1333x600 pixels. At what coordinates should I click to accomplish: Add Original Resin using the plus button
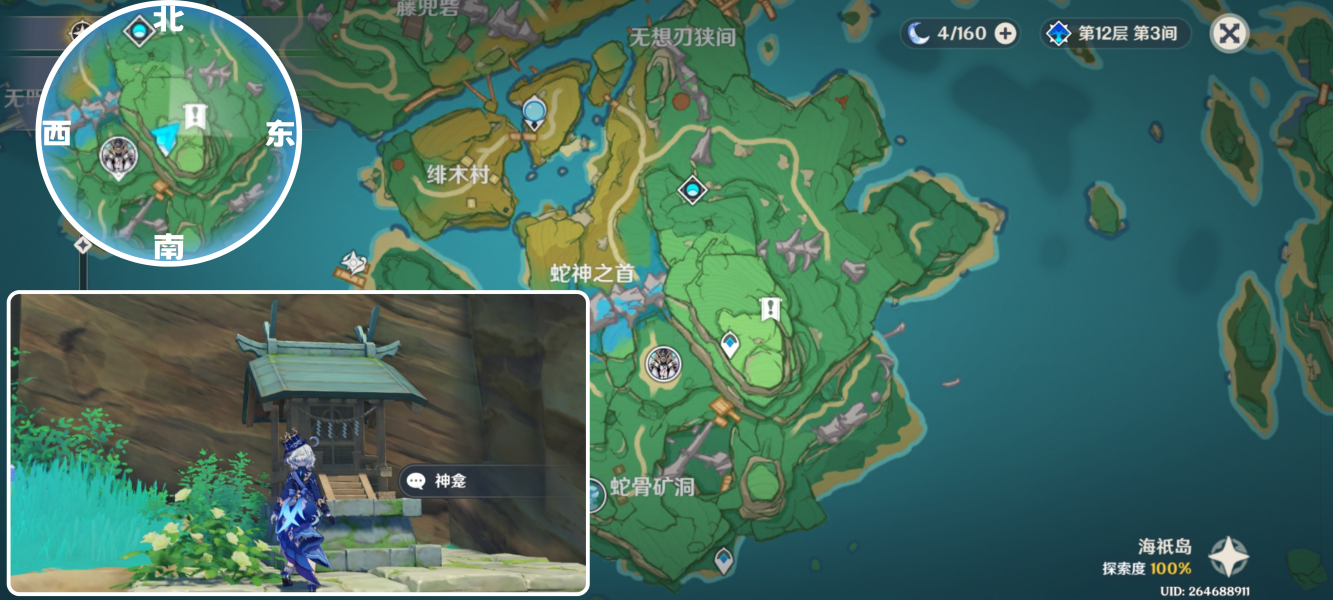pyautogui.click(x=1005, y=34)
